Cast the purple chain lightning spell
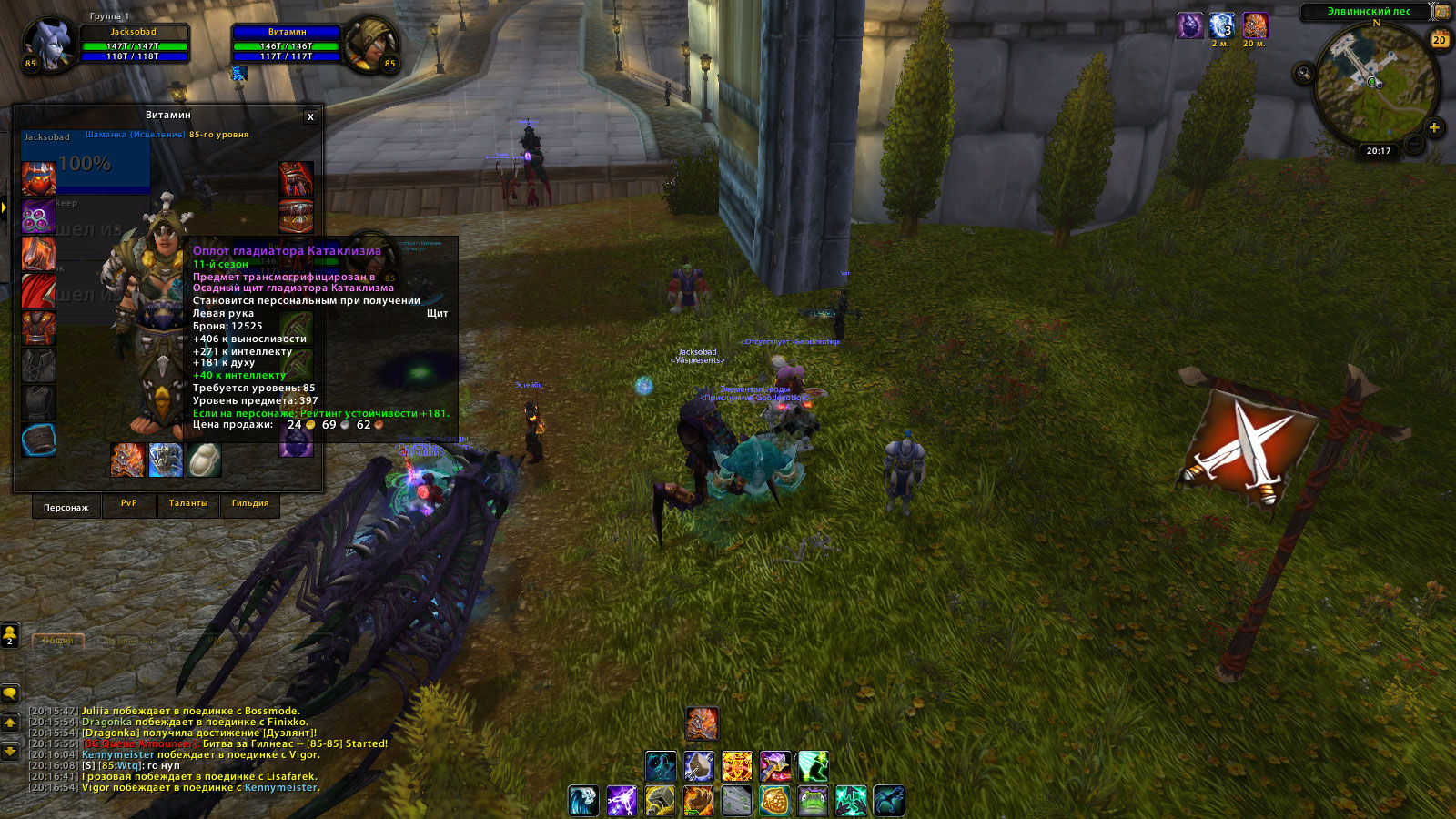The image size is (1456, 819). tap(622, 801)
